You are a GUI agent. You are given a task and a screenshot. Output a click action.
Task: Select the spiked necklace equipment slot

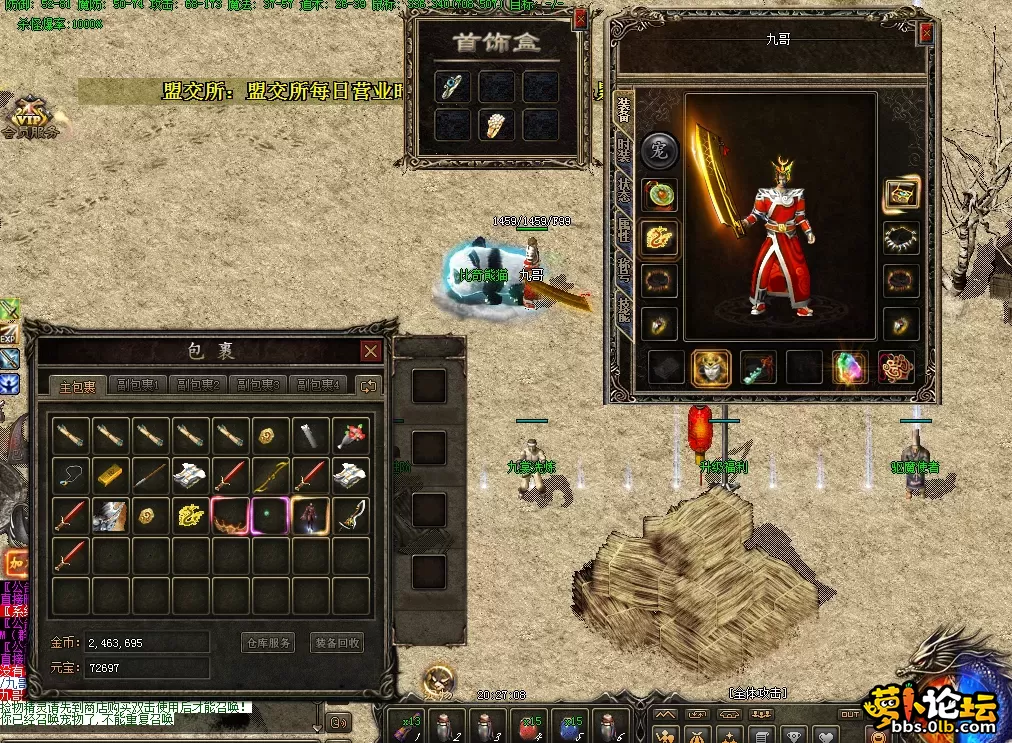pyautogui.click(x=901, y=238)
